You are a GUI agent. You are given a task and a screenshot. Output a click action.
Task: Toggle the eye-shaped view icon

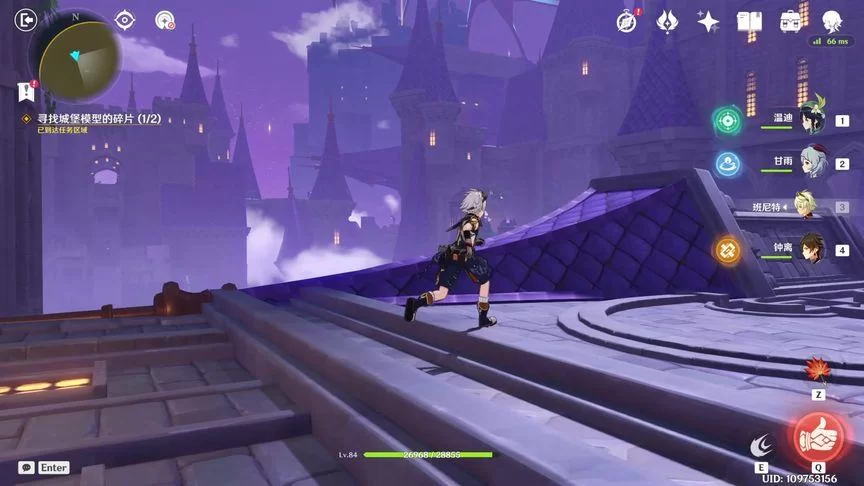click(124, 20)
